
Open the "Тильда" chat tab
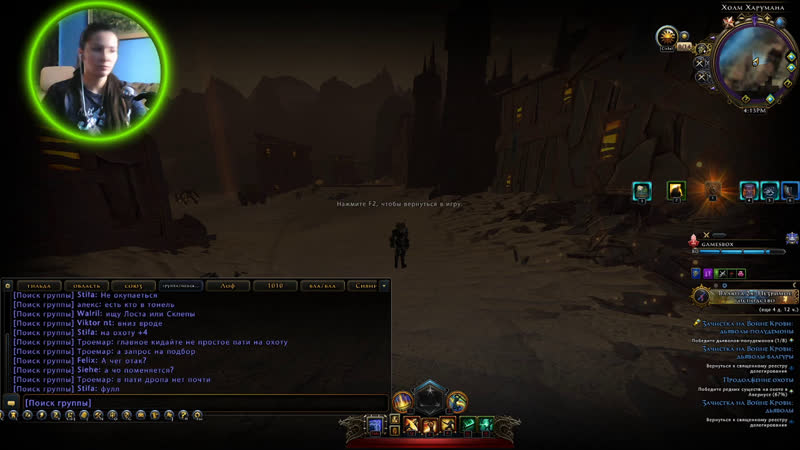pos(43,286)
